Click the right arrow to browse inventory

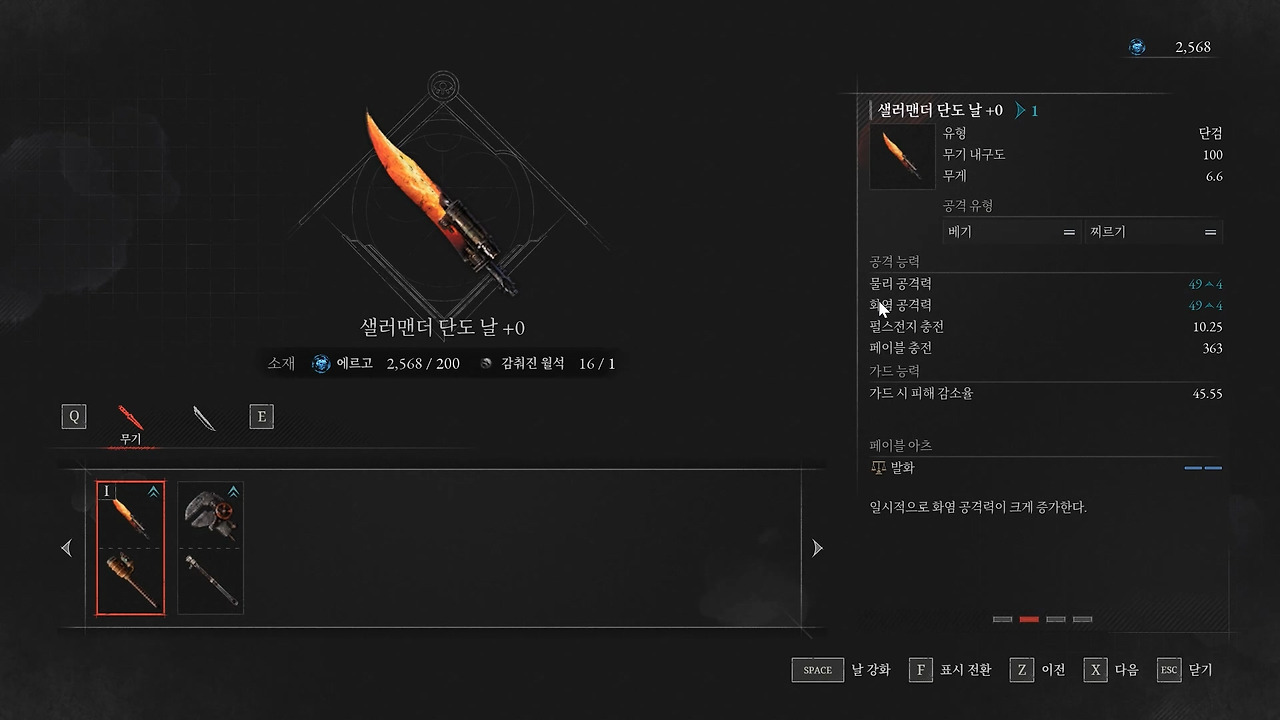(x=817, y=548)
